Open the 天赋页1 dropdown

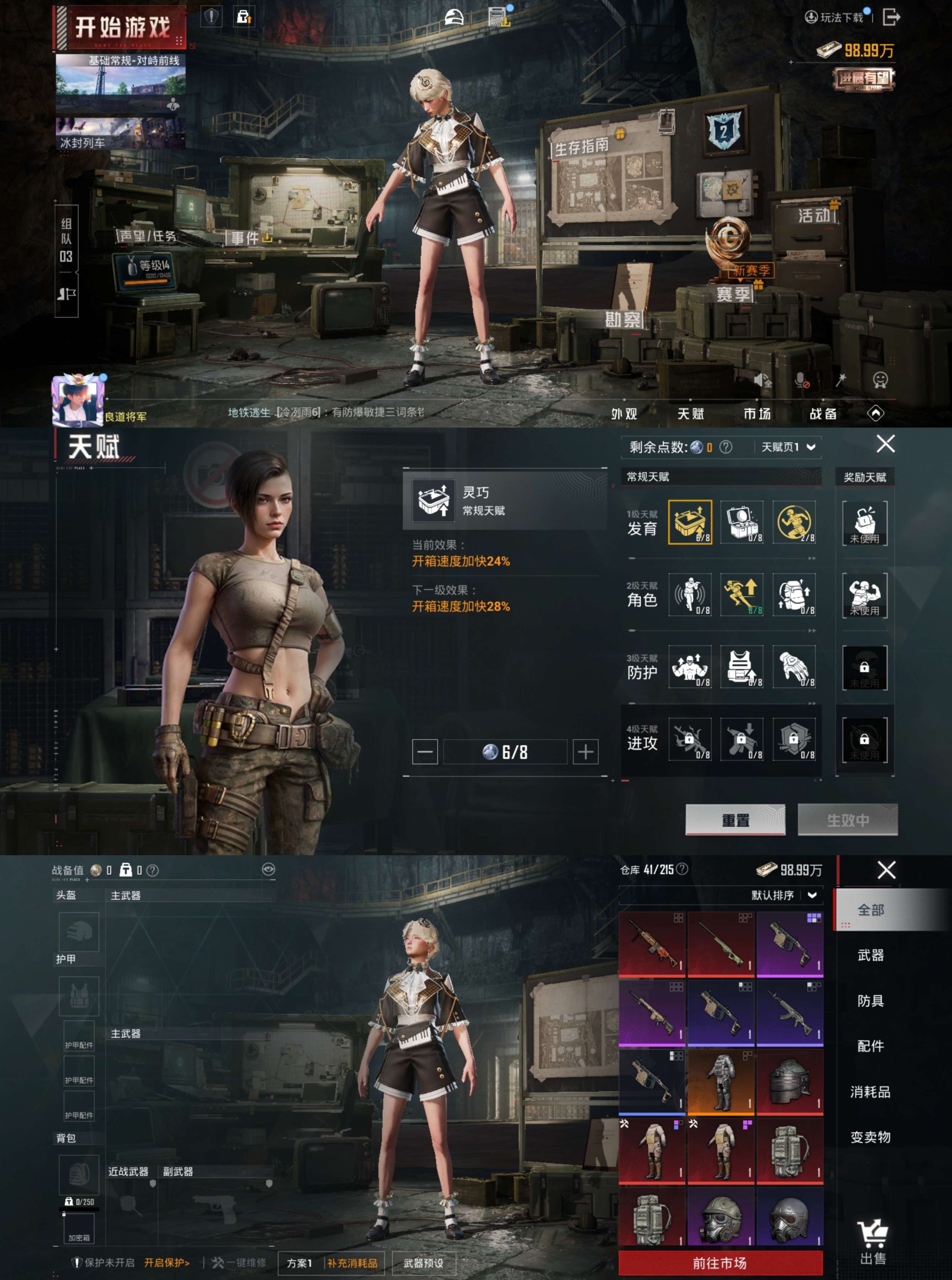click(788, 447)
